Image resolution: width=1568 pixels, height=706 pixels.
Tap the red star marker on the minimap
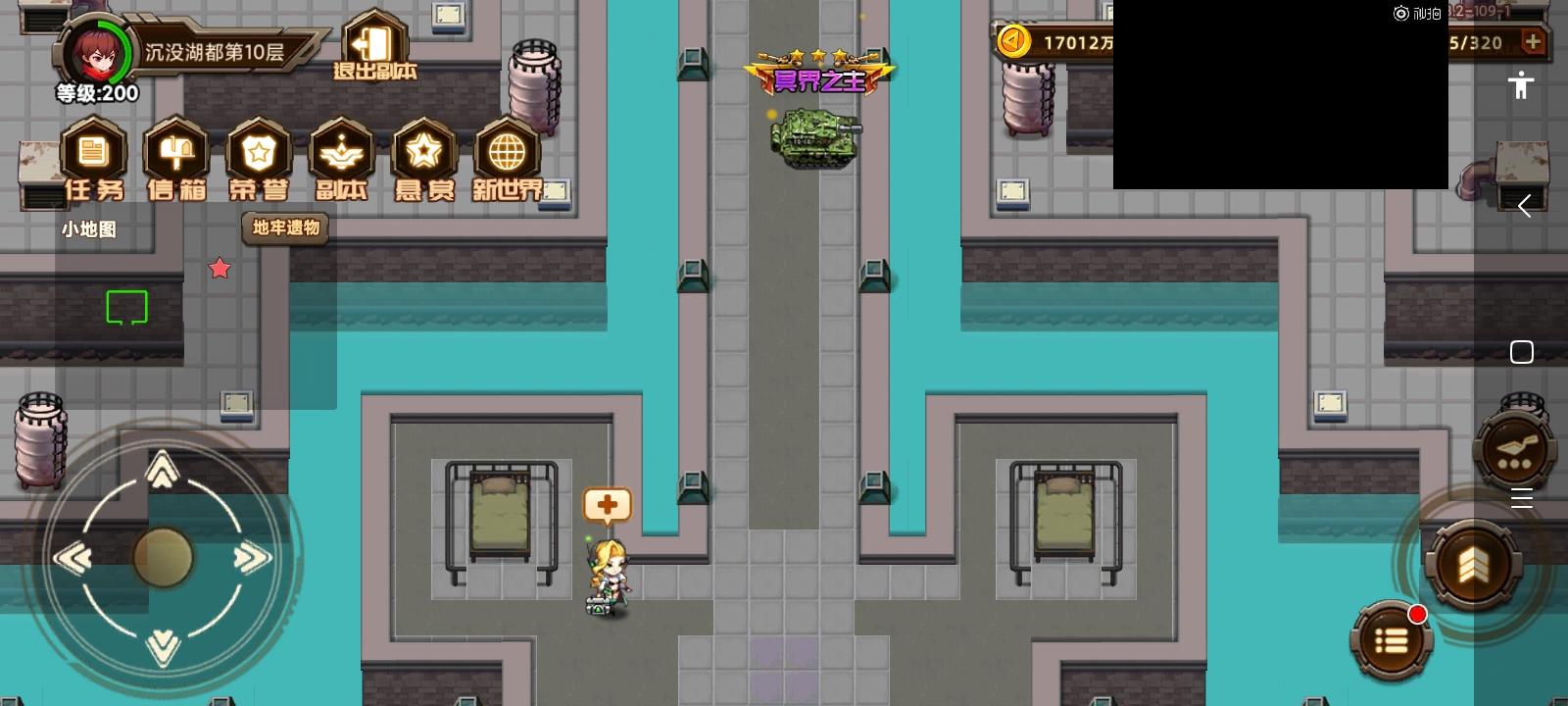(x=220, y=268)
